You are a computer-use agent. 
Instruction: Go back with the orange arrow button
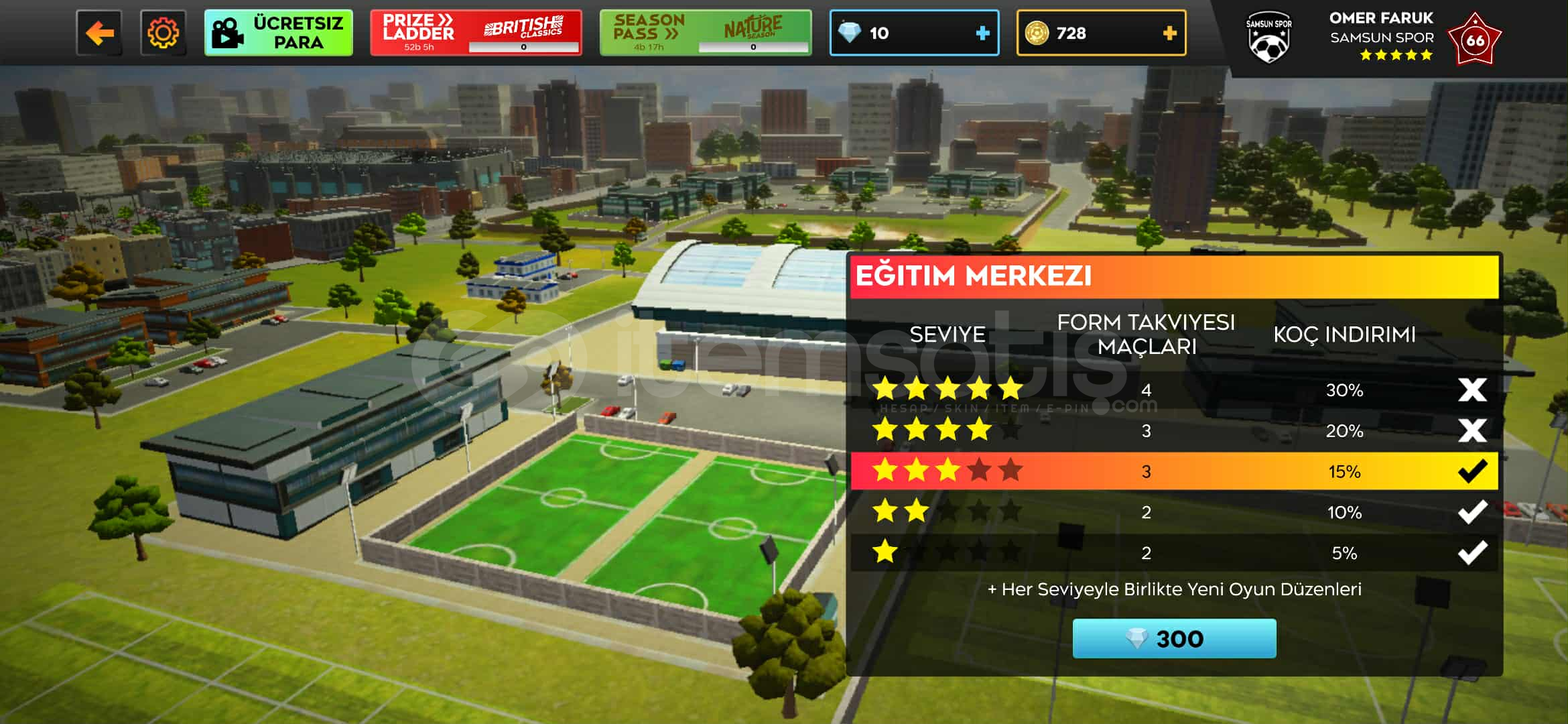(99, 33)
